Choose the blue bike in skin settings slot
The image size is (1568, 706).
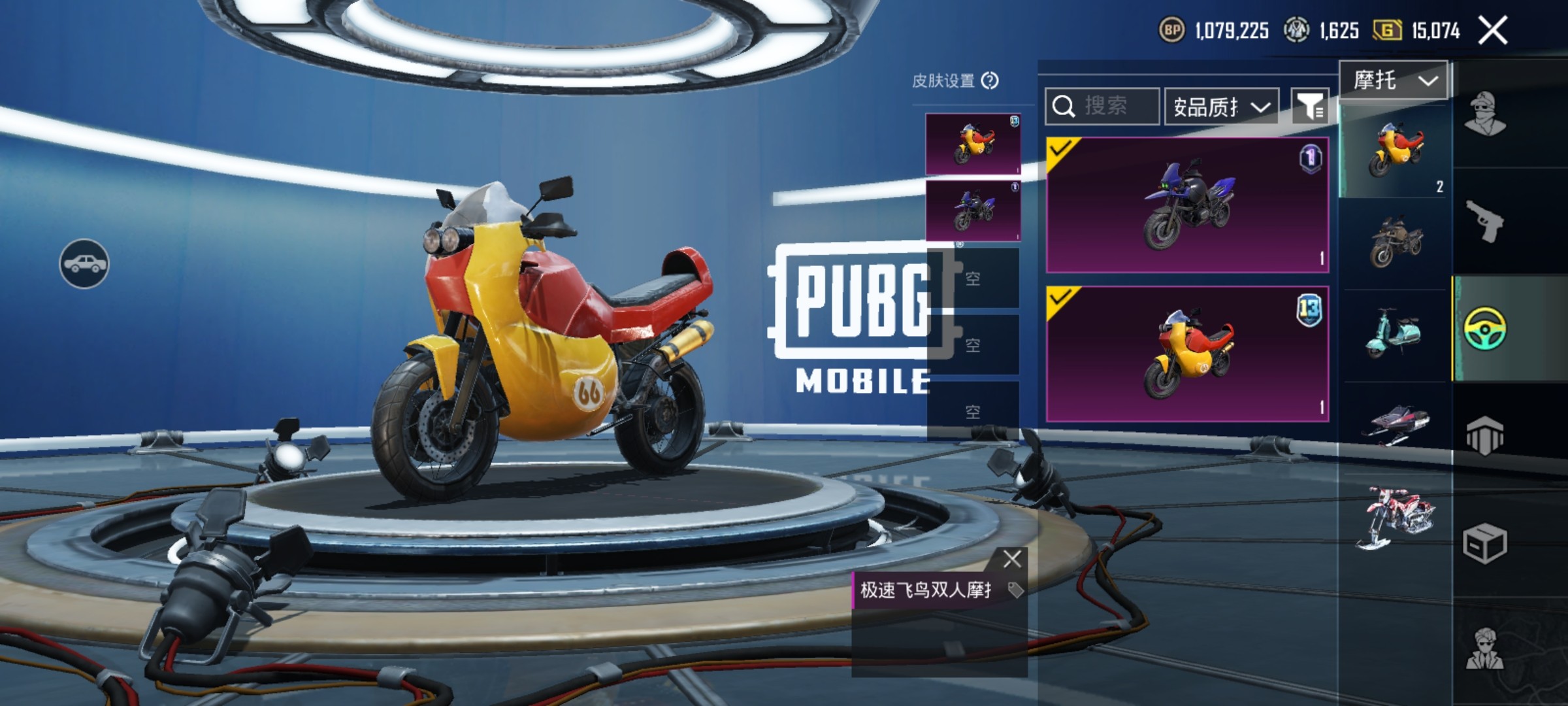pyautogui.click(x=973, y=210)
